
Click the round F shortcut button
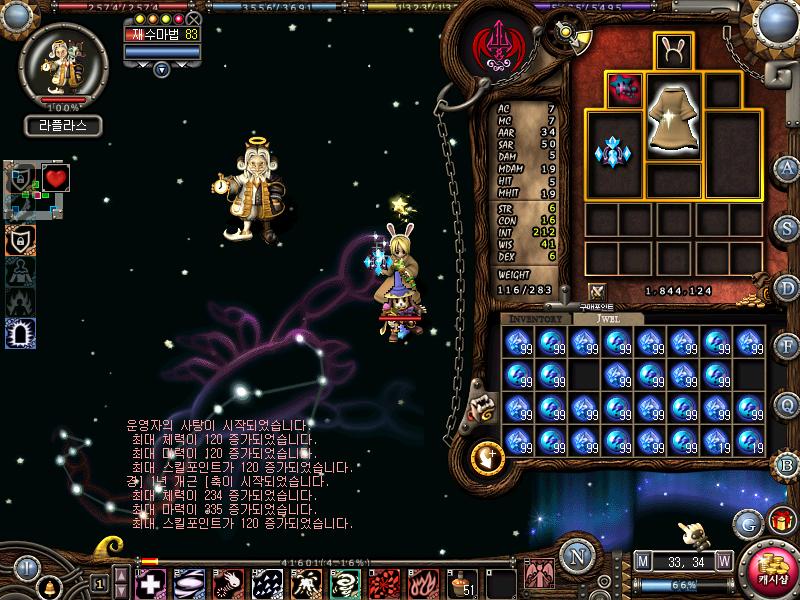tap(788, 347)
